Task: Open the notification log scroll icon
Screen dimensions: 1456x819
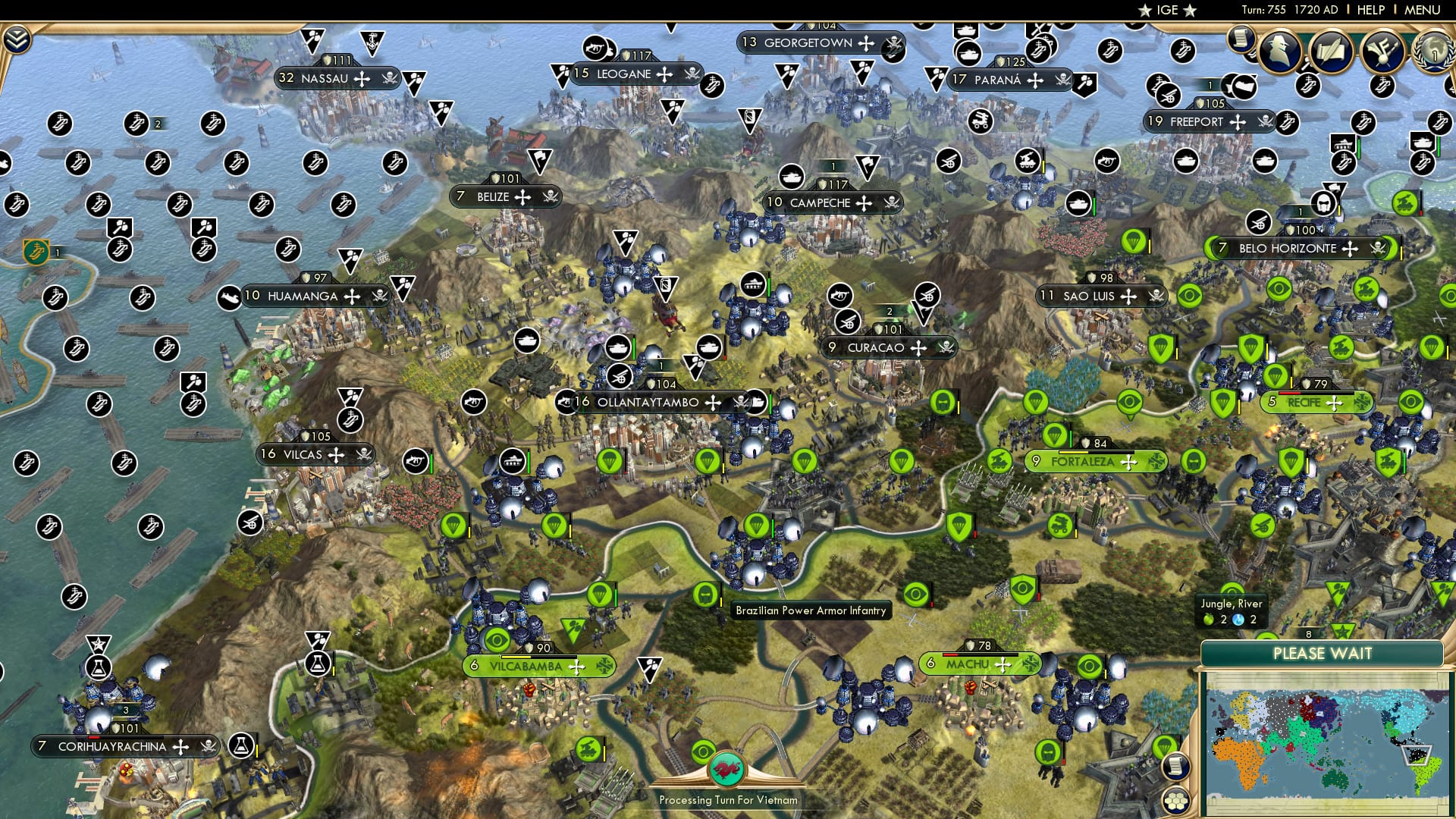Action: (x=1241, y=39)
